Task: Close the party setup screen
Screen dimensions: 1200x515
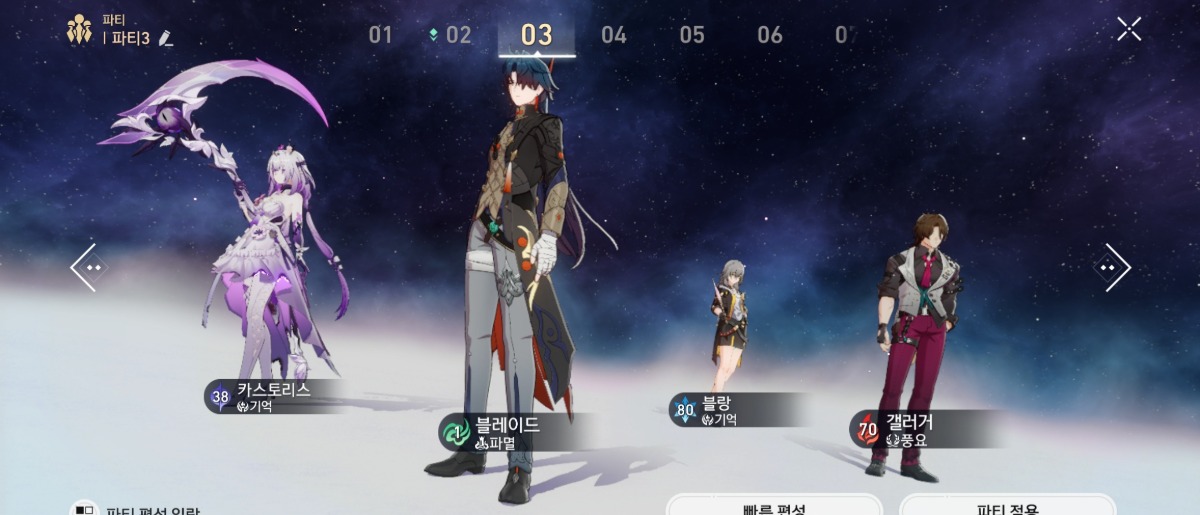Action: coord(1129,29)
